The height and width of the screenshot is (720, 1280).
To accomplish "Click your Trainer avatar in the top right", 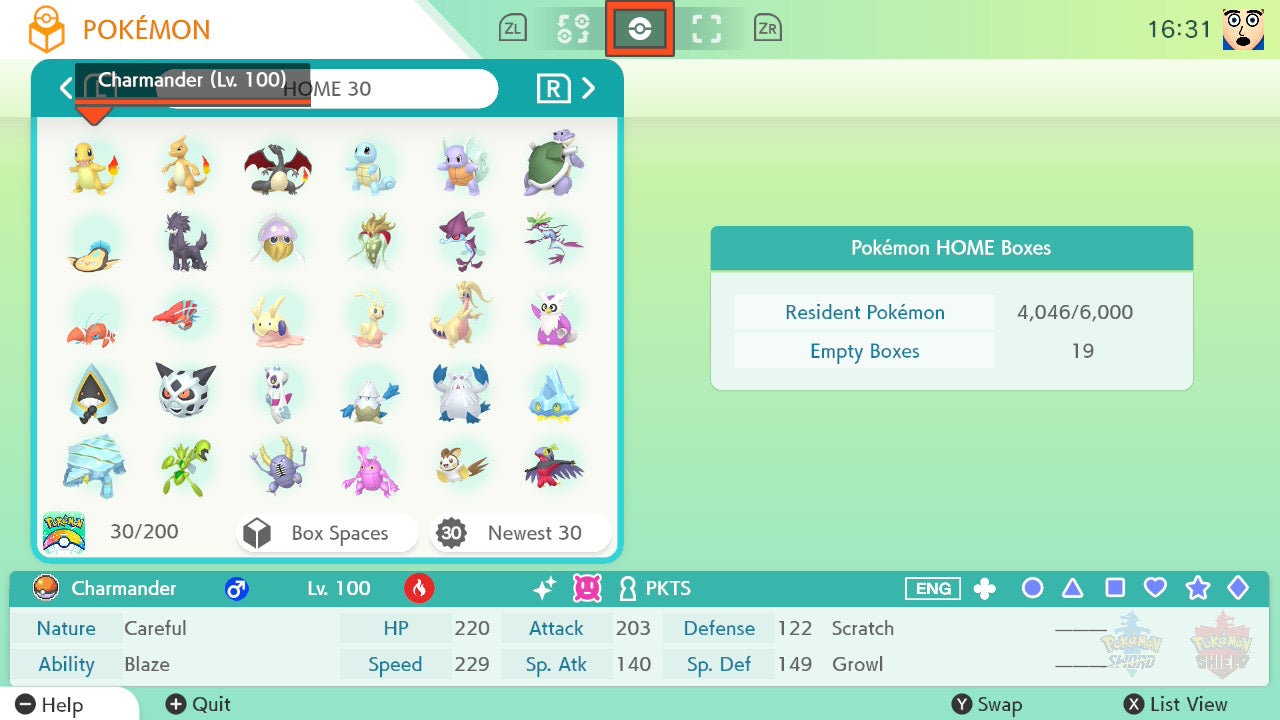I will pyautogui.click(x=1243, y=28).
